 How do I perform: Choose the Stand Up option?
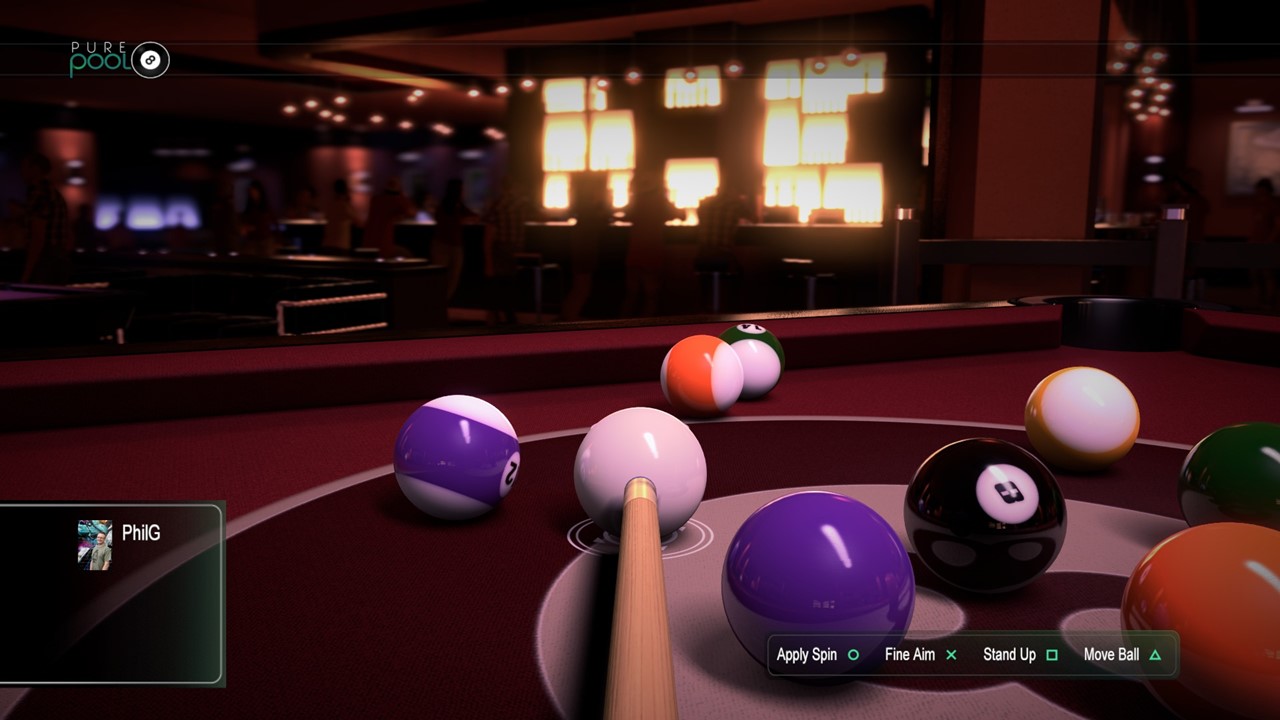1008,655
